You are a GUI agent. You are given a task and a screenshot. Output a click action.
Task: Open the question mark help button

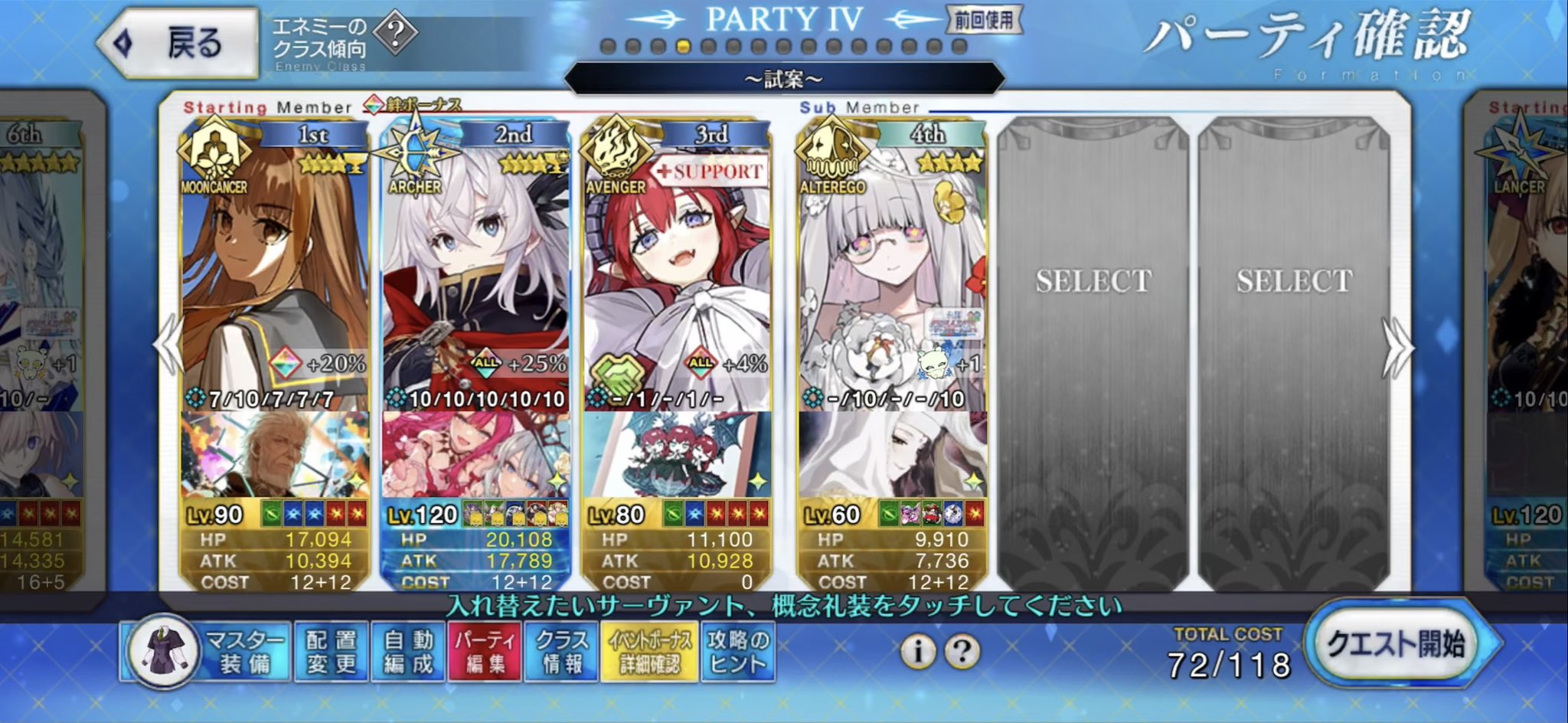(x=962, y=652)
